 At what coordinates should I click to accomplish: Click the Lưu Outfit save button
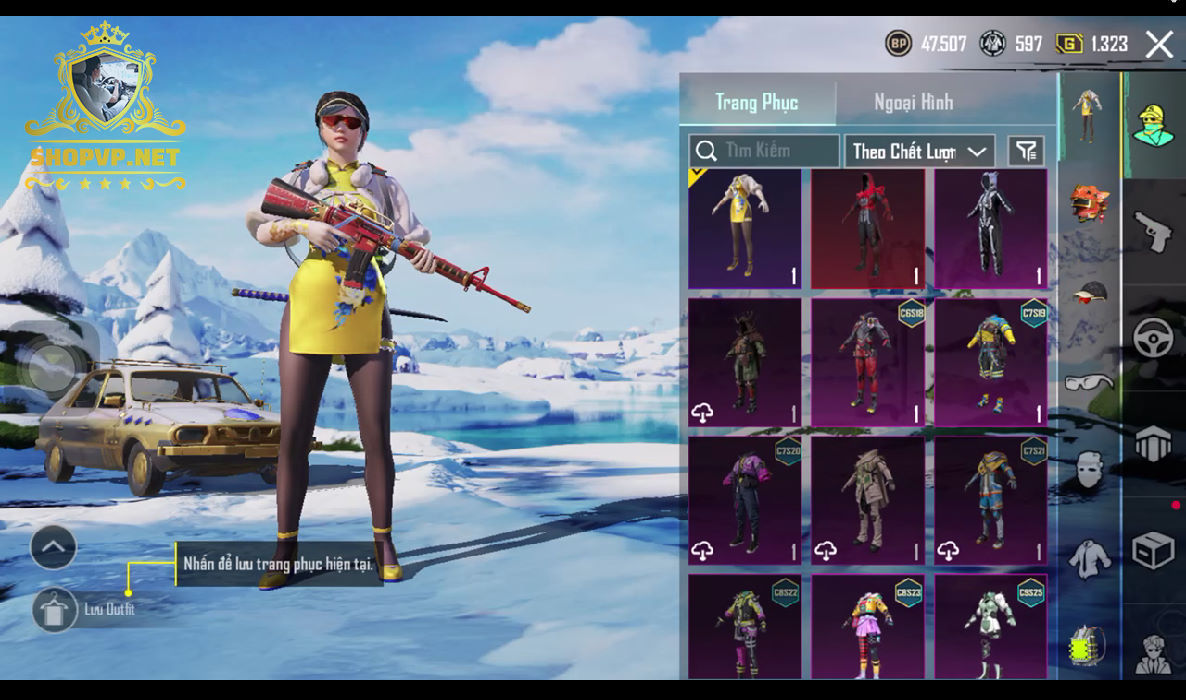pos(54,609)
